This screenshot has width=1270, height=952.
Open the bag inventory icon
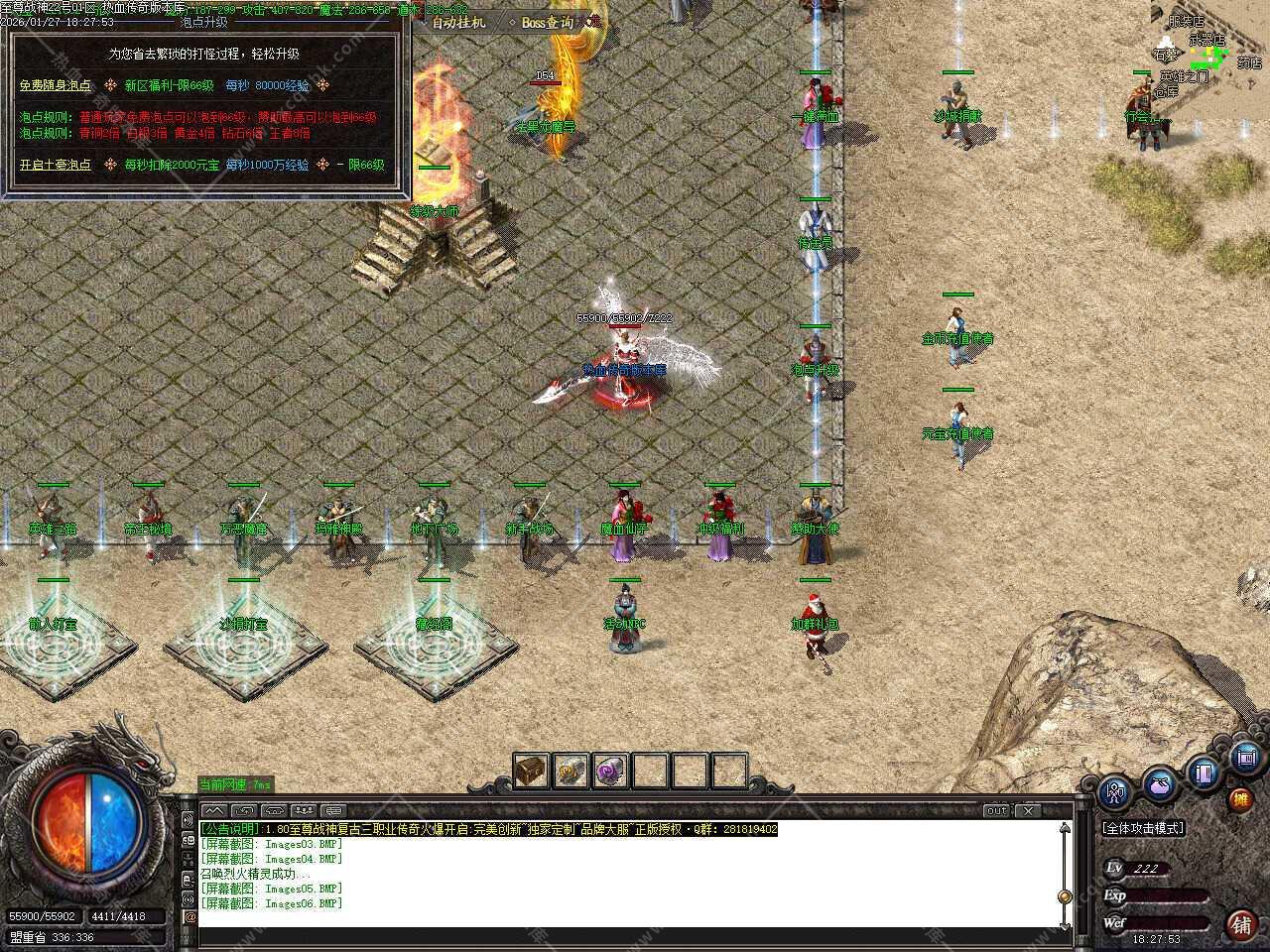[1160, 784]
